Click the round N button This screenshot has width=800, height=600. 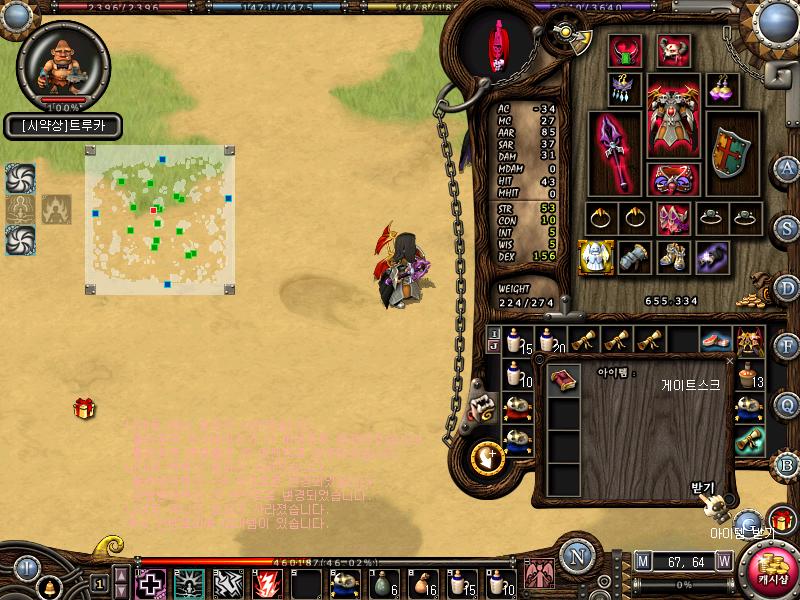pos(574,554)
